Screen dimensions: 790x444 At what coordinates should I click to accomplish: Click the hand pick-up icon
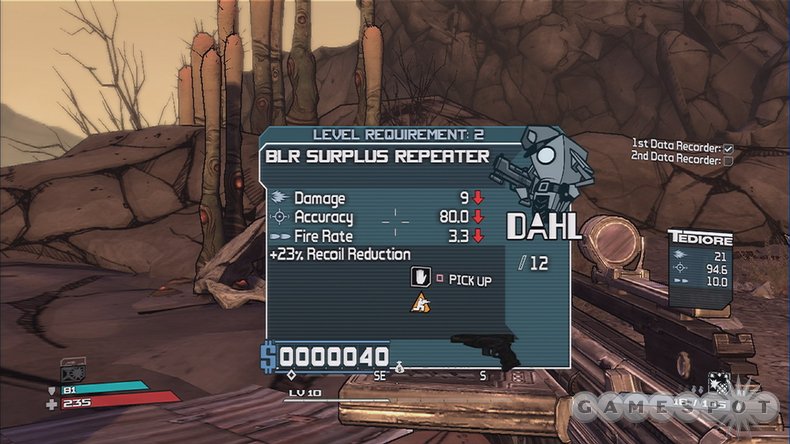[421, 278]
